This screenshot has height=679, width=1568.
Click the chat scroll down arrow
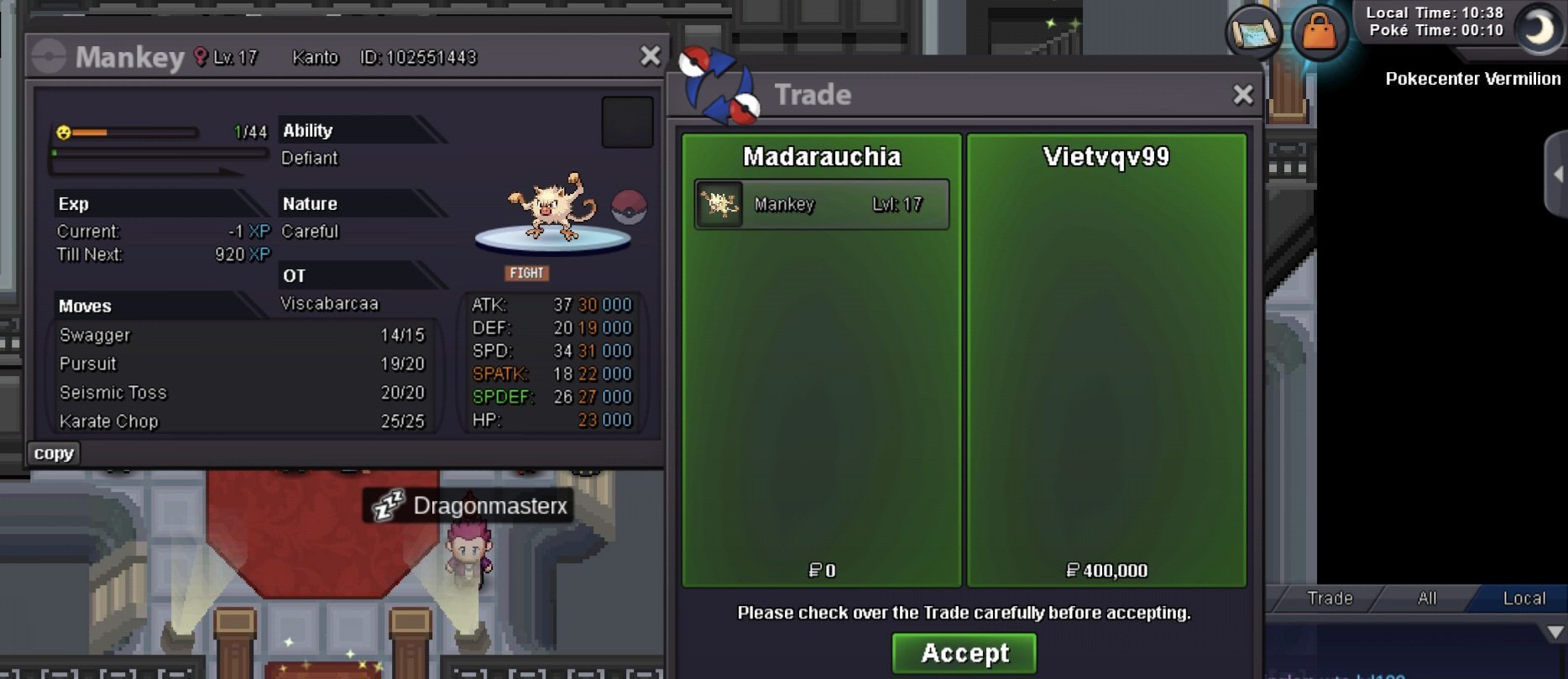tap(1555, 632)
